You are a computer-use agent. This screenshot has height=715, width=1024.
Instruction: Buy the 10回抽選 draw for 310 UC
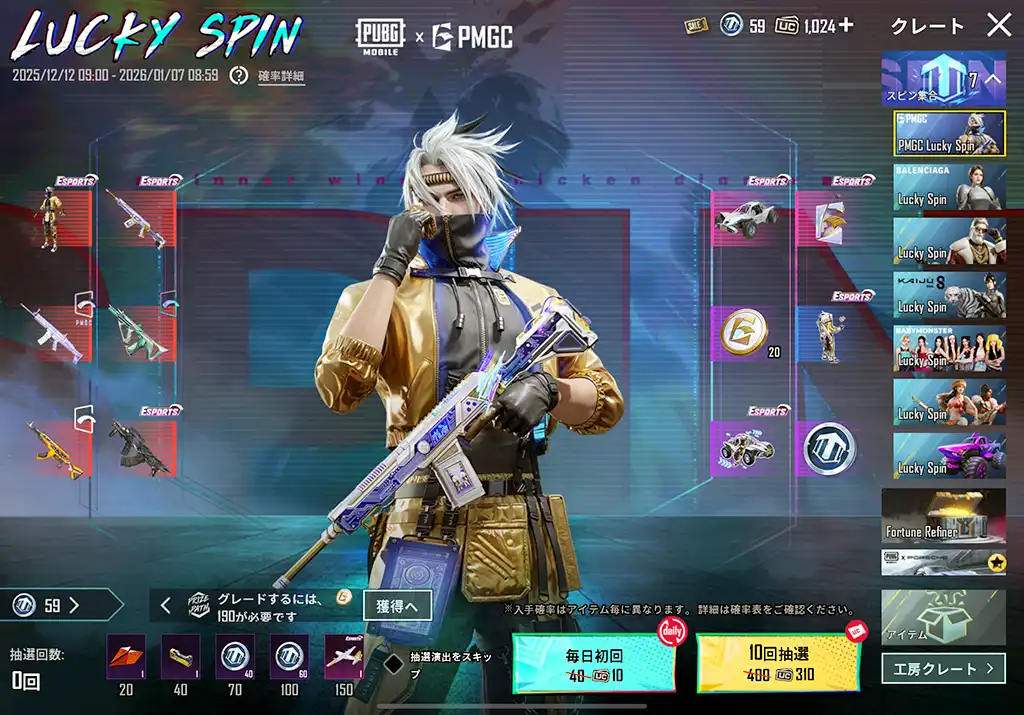tap(778, 664)
